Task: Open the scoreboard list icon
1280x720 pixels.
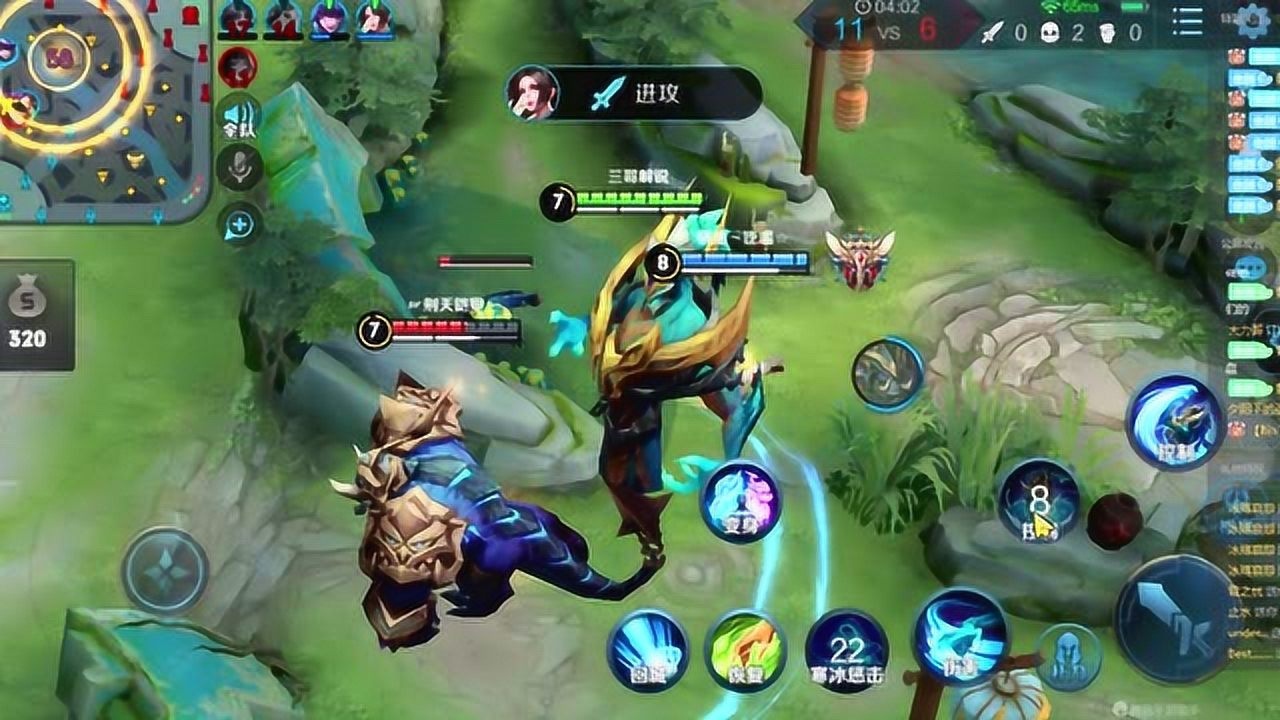Action: point(1188,22)
